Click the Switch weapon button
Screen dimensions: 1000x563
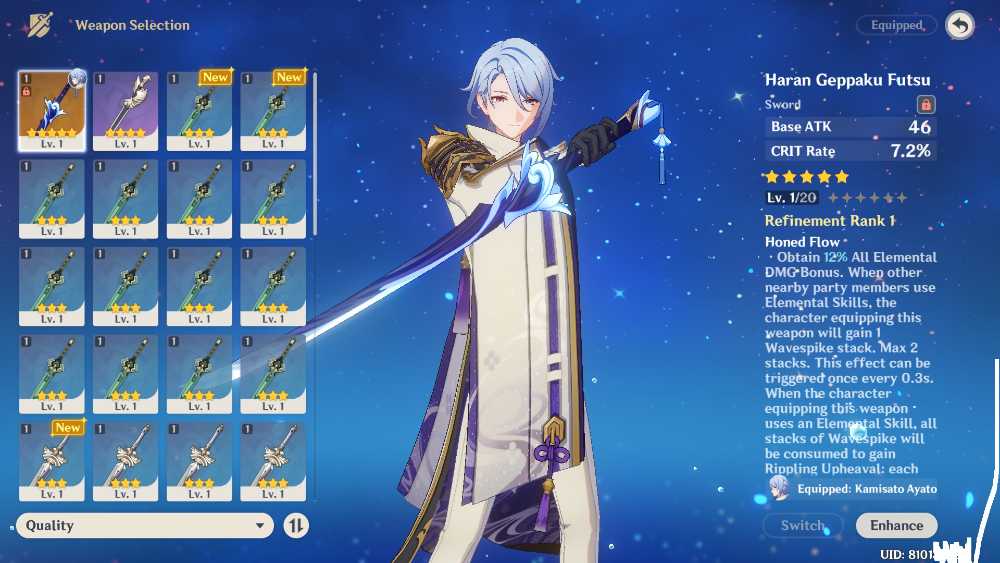[802, 525]
